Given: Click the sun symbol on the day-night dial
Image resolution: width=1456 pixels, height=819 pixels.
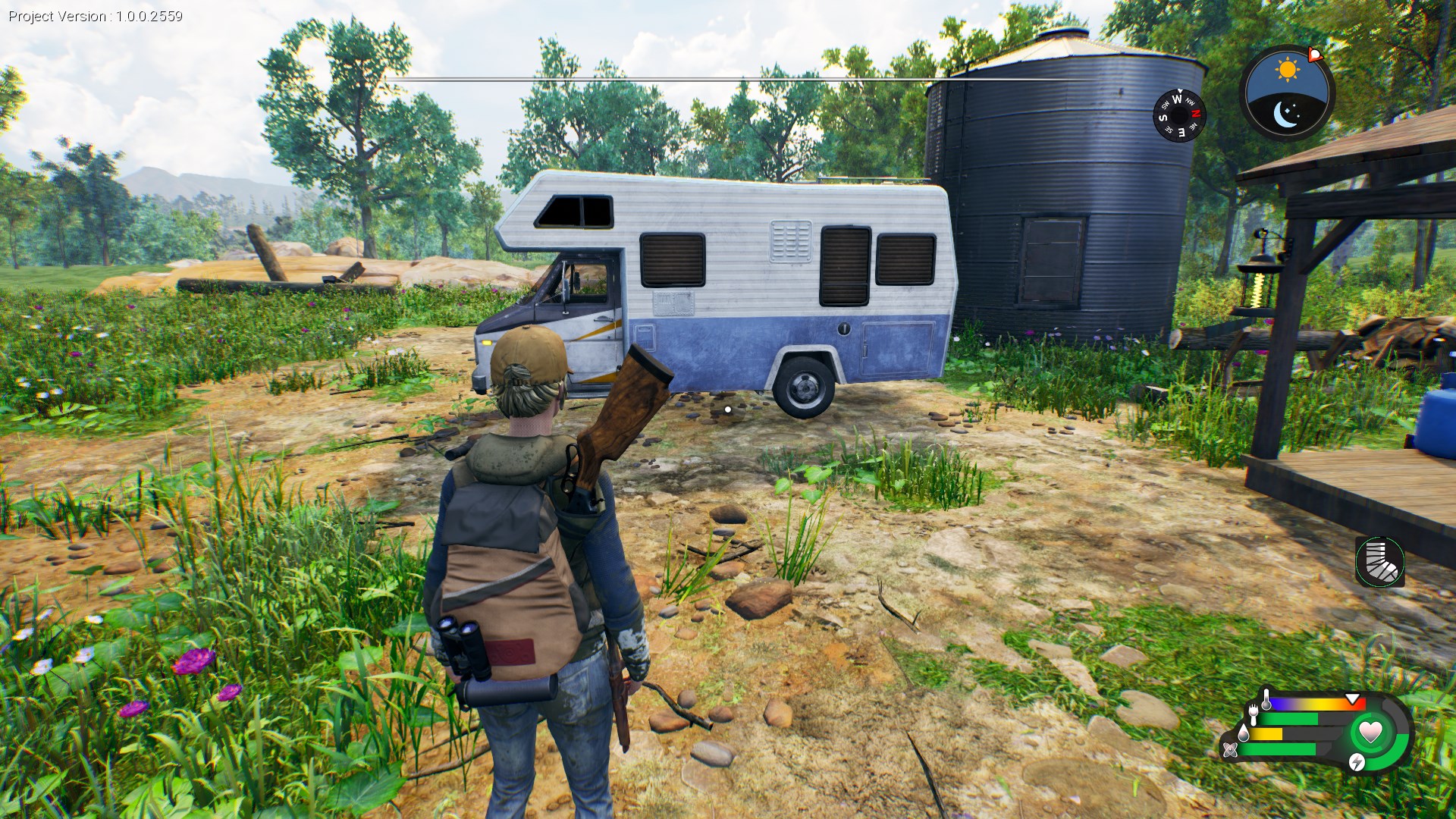Looking at the screenshot, I should tap(1287, 68).
